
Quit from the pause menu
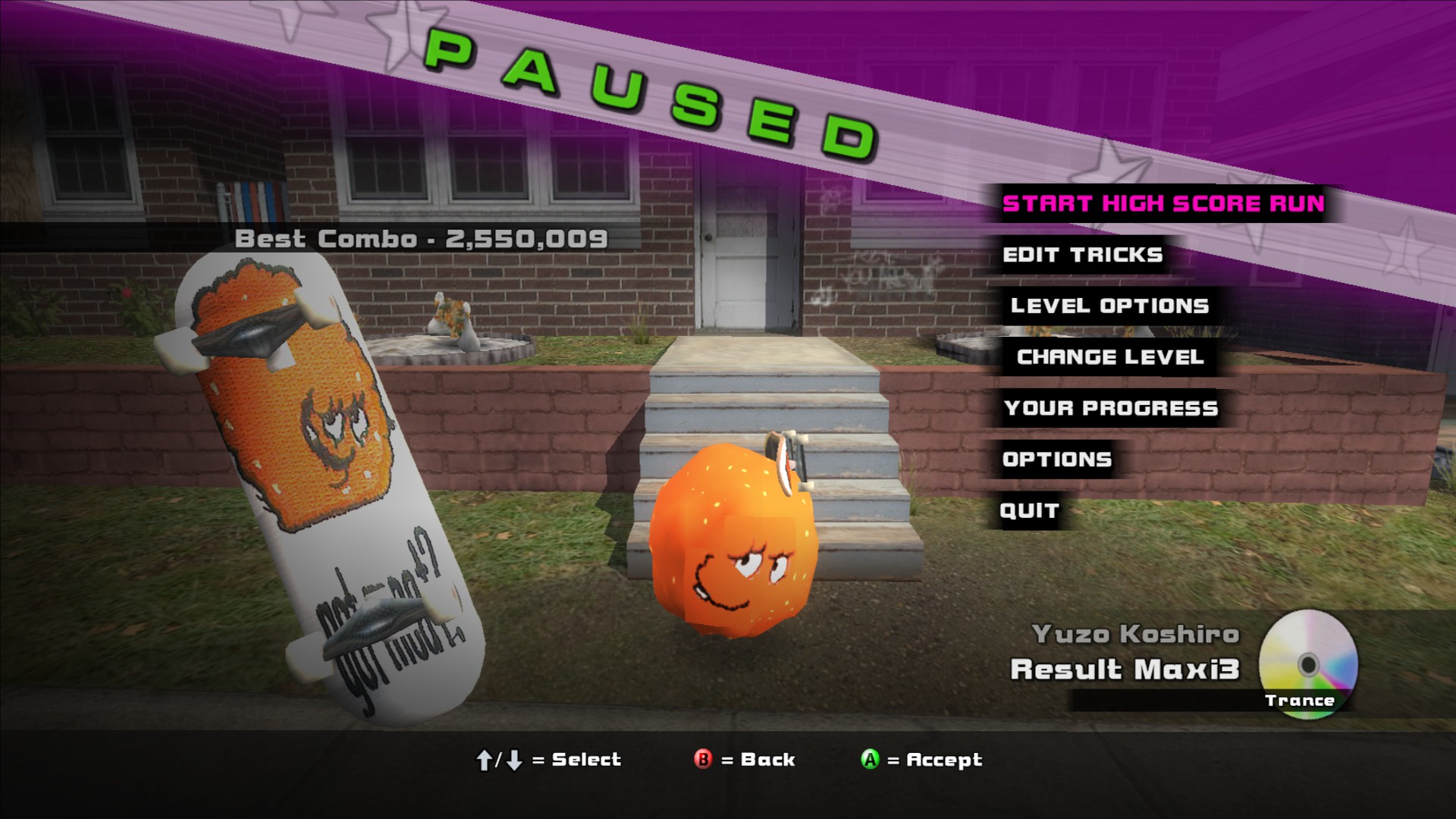tap(1029, 511)
